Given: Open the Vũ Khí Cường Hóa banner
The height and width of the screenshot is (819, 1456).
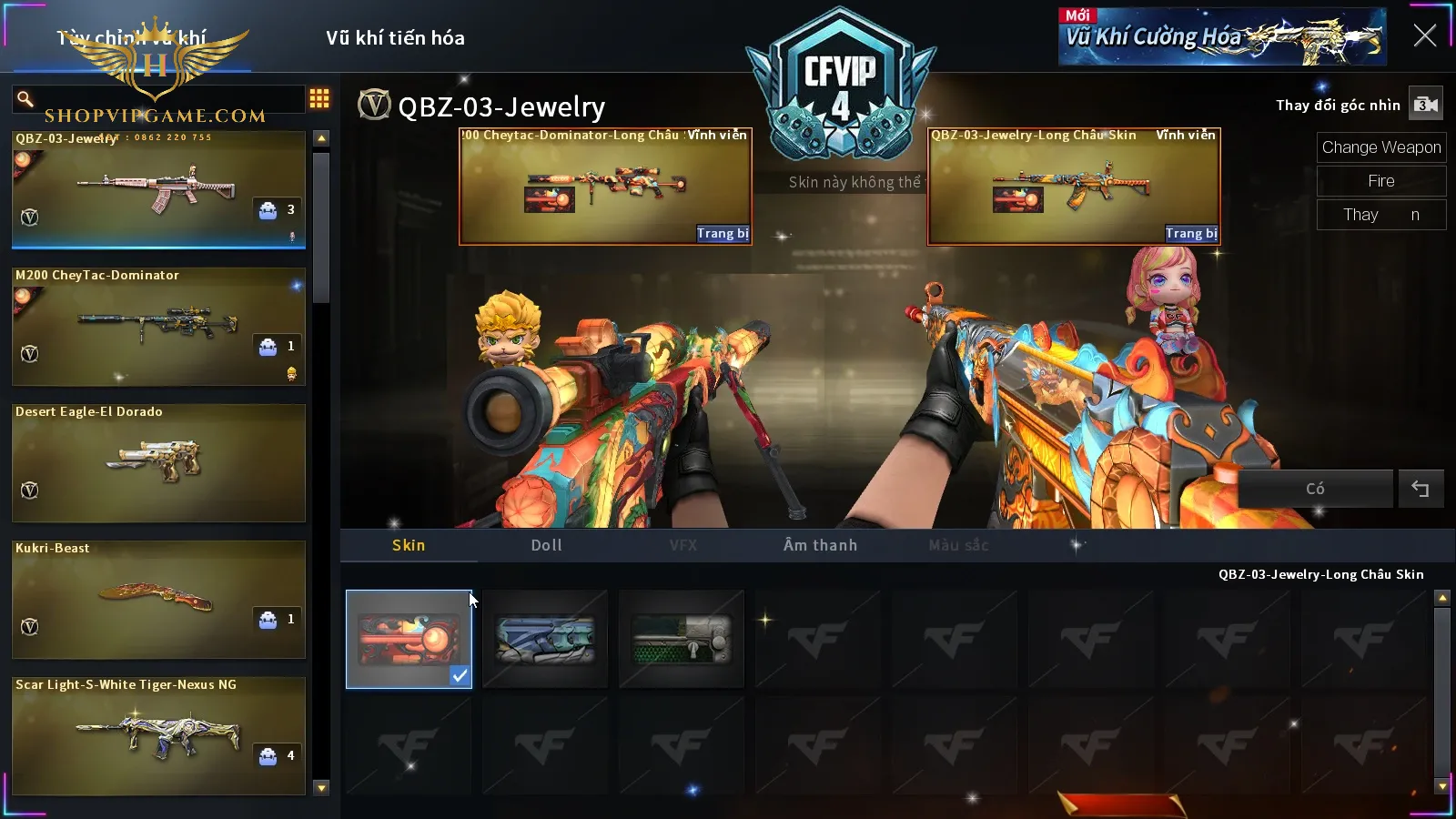Looking at the screenshot, I should click(1222, 37).
